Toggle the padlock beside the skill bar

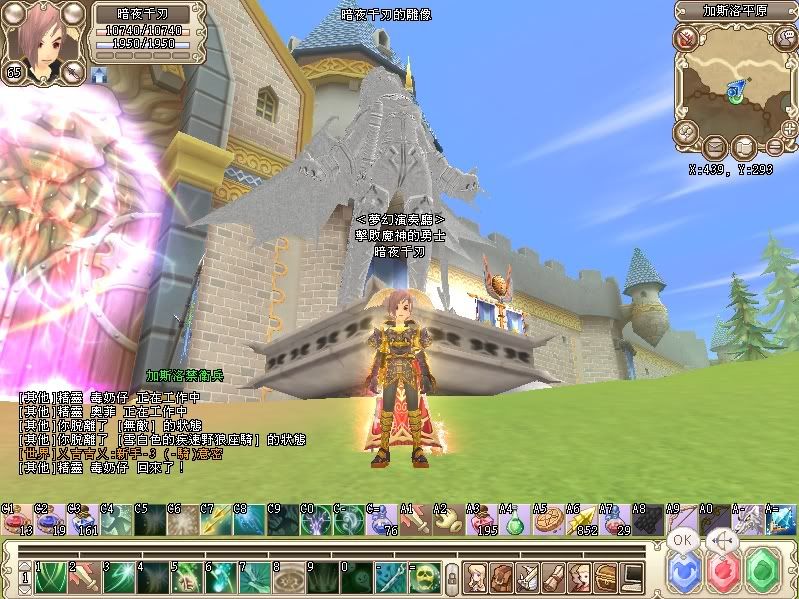point(452,577)
